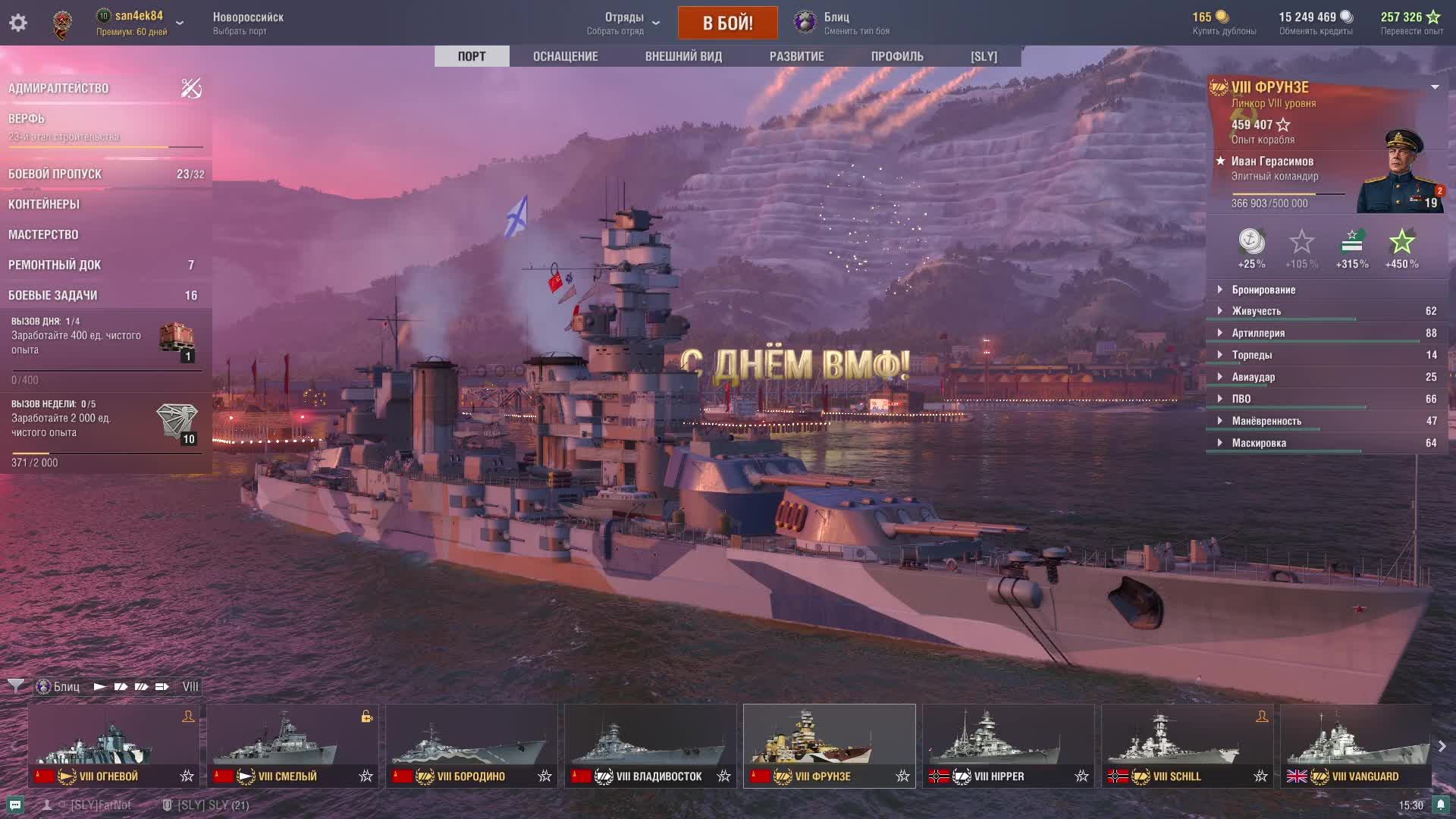Expand the Артиллерия ship parameter

1258,333
